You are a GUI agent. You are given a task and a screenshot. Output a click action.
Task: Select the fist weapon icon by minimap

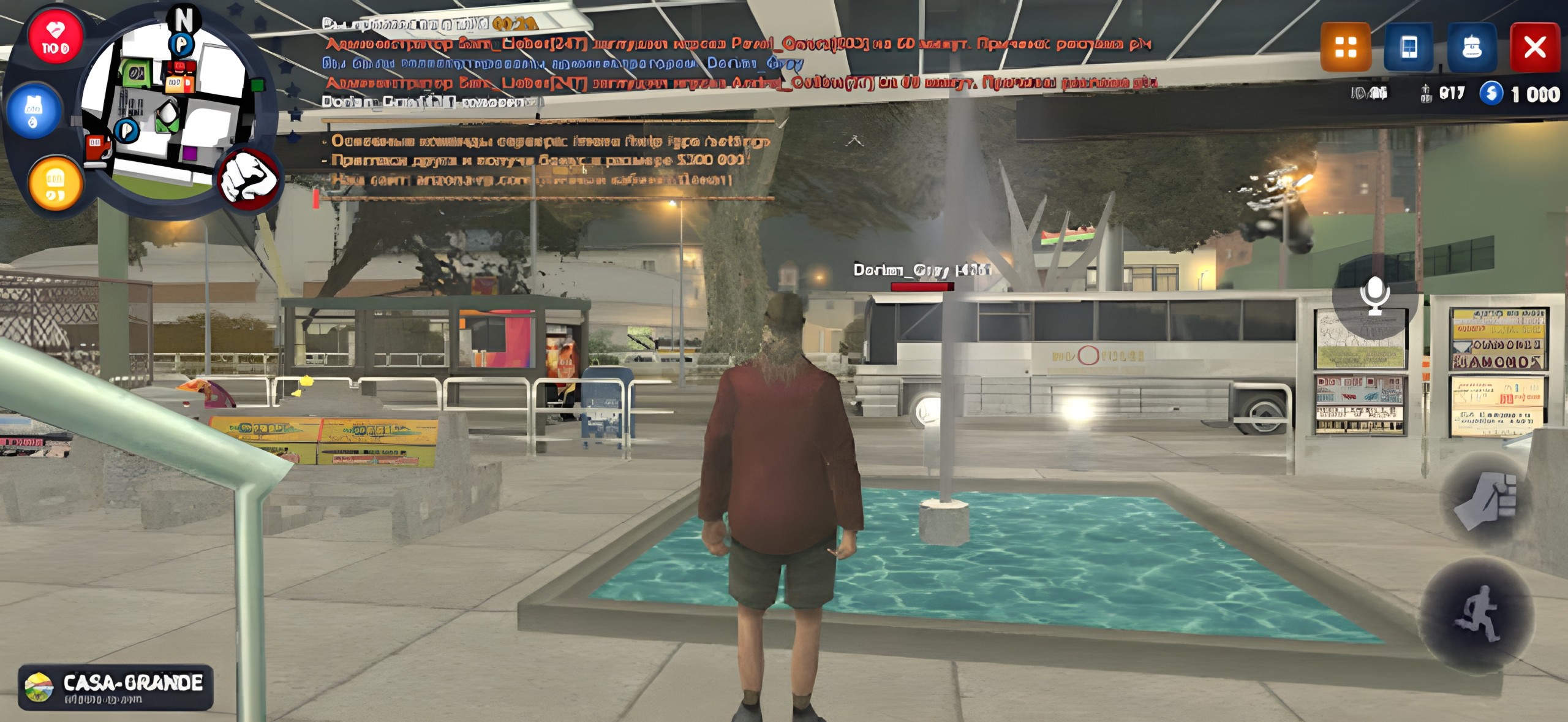[249, 178]
